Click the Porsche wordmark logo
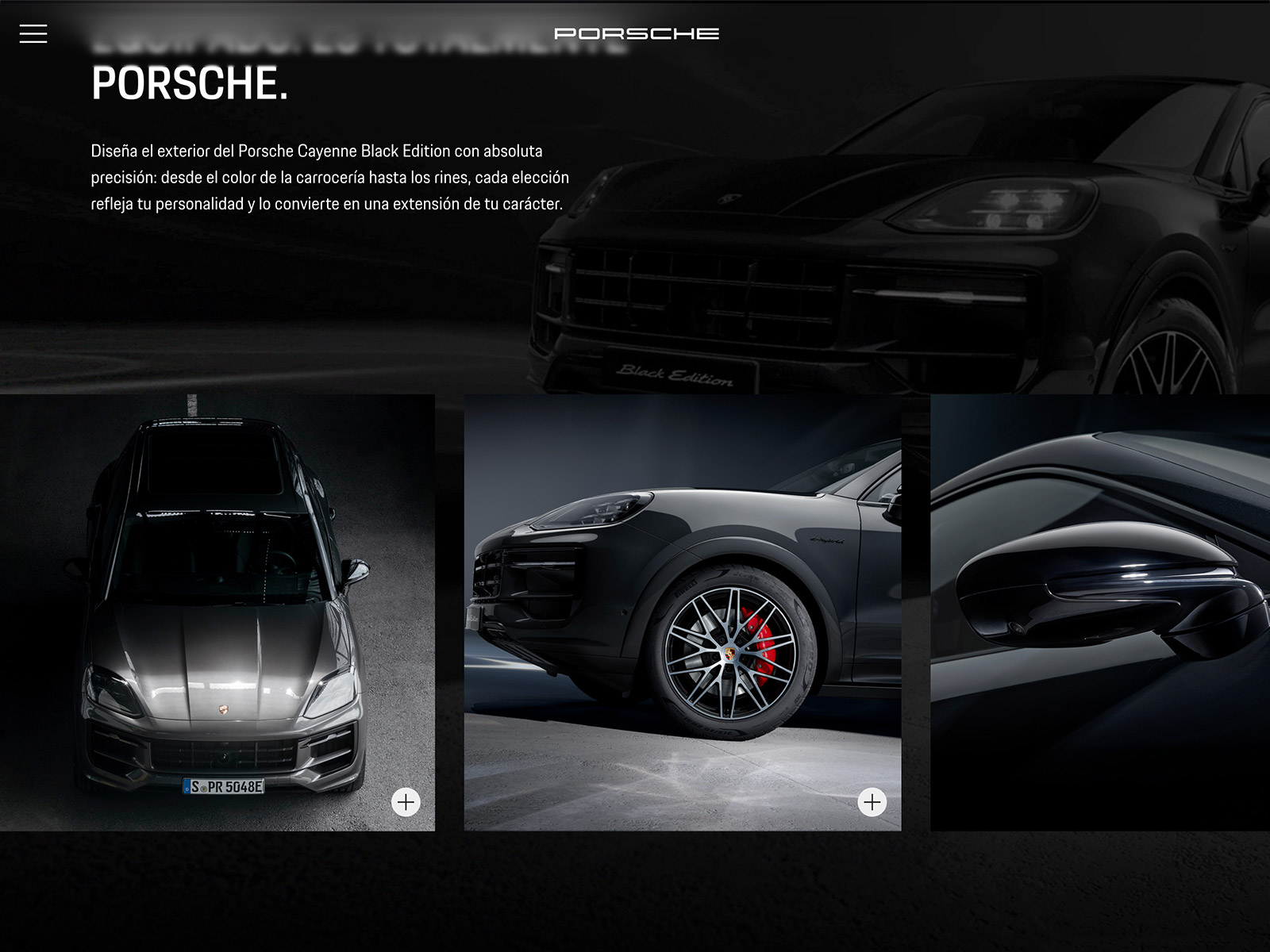The width and height of the screenshot is (1270, 952). pos(636,33)
